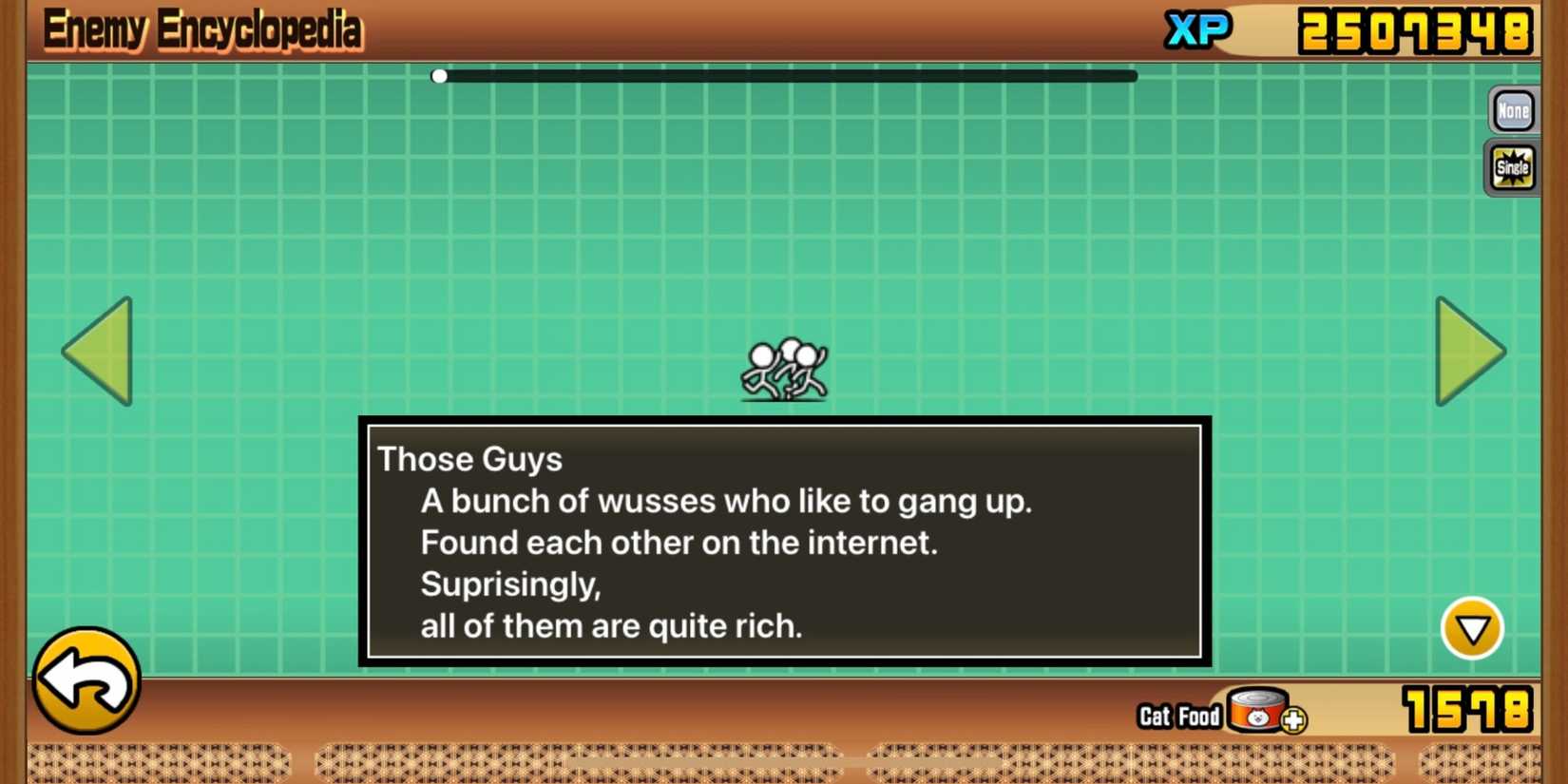Open the Enemy Encyclopedia header
Image resolution: width=1568 pixels, height=784 pixels.
(202, 29)
